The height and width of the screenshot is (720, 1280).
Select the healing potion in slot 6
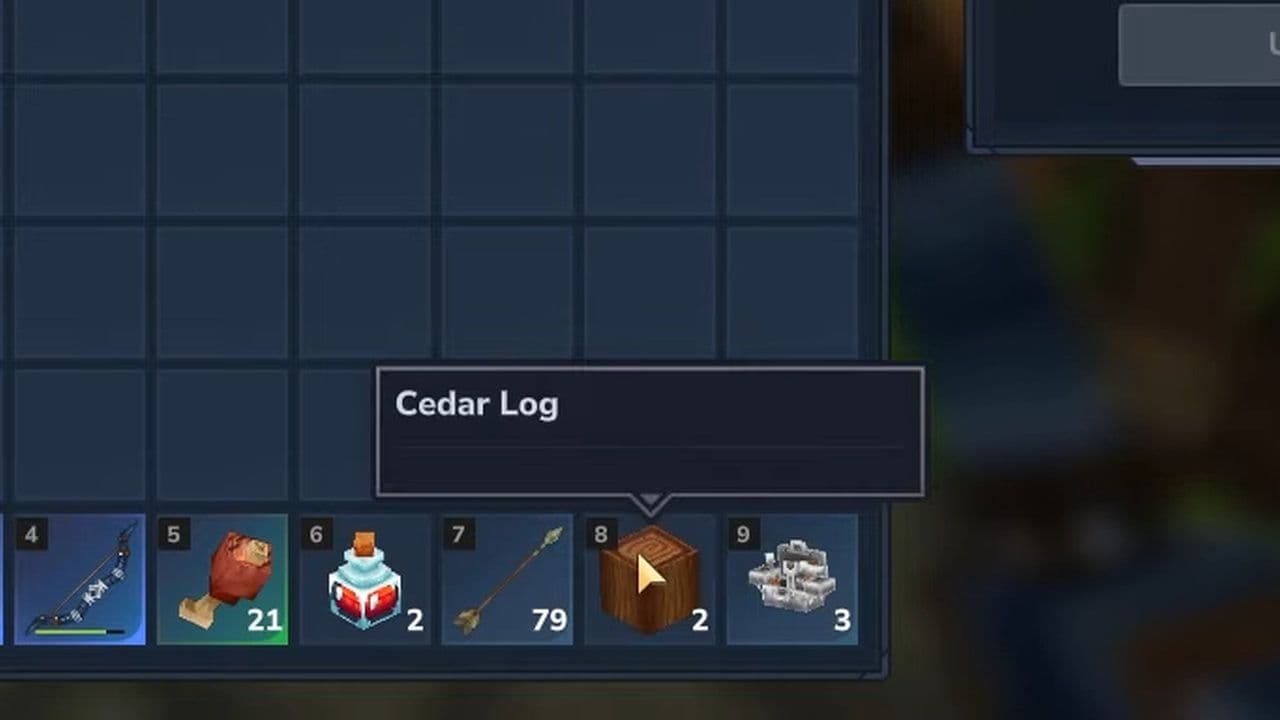pyautogui.click(x=365, y=578)
